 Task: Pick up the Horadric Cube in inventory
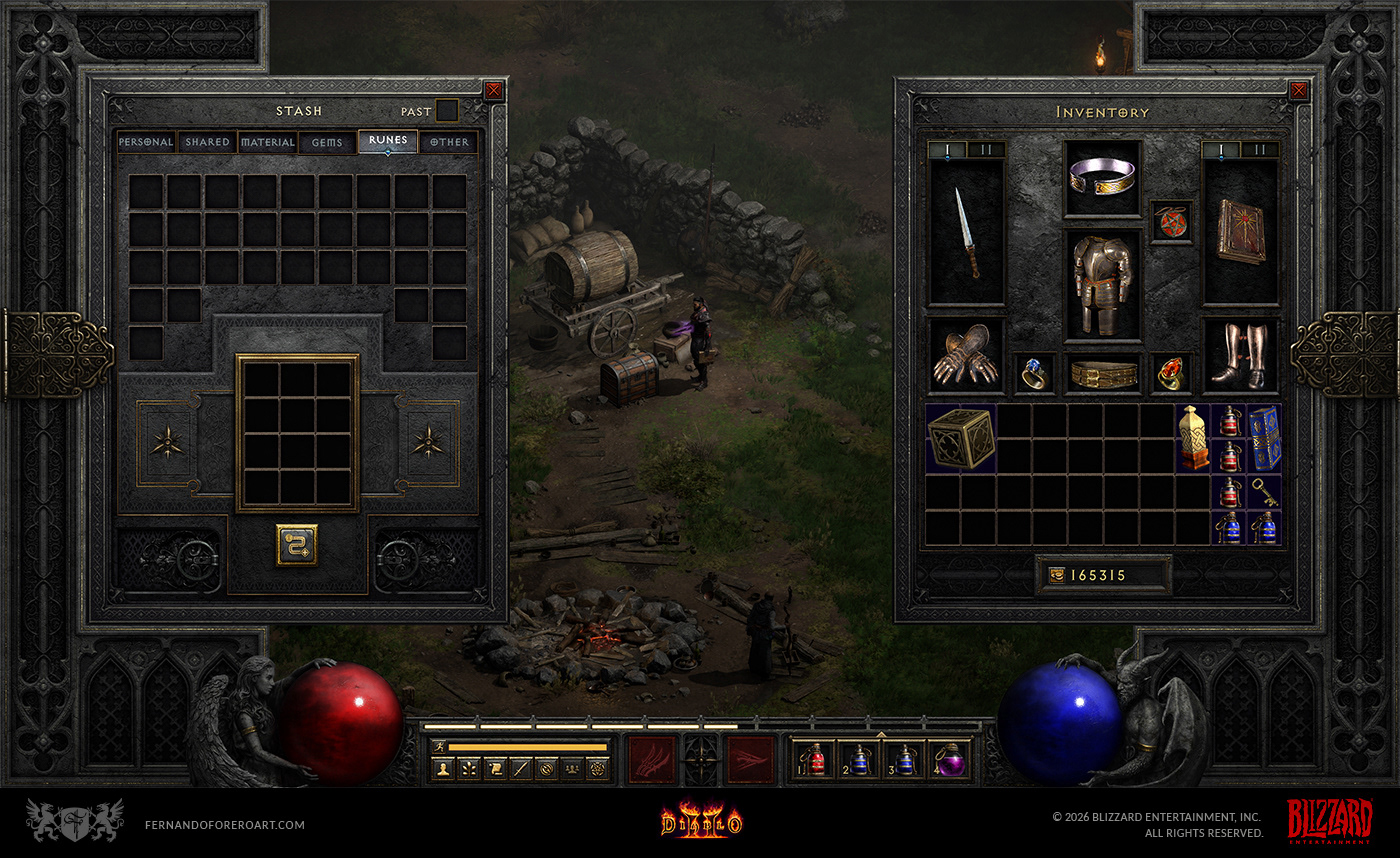click(960, 438)
